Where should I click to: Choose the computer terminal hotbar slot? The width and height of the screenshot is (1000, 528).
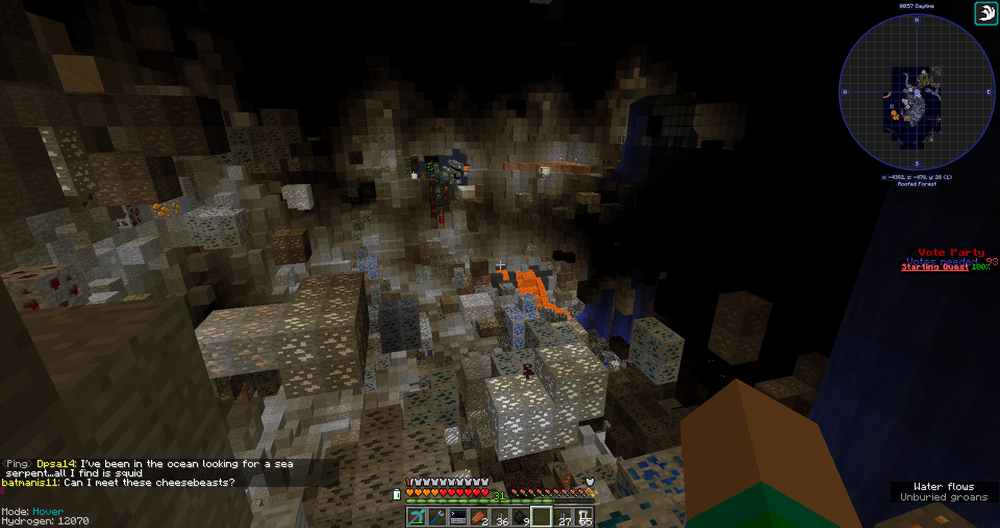[458, 516]
